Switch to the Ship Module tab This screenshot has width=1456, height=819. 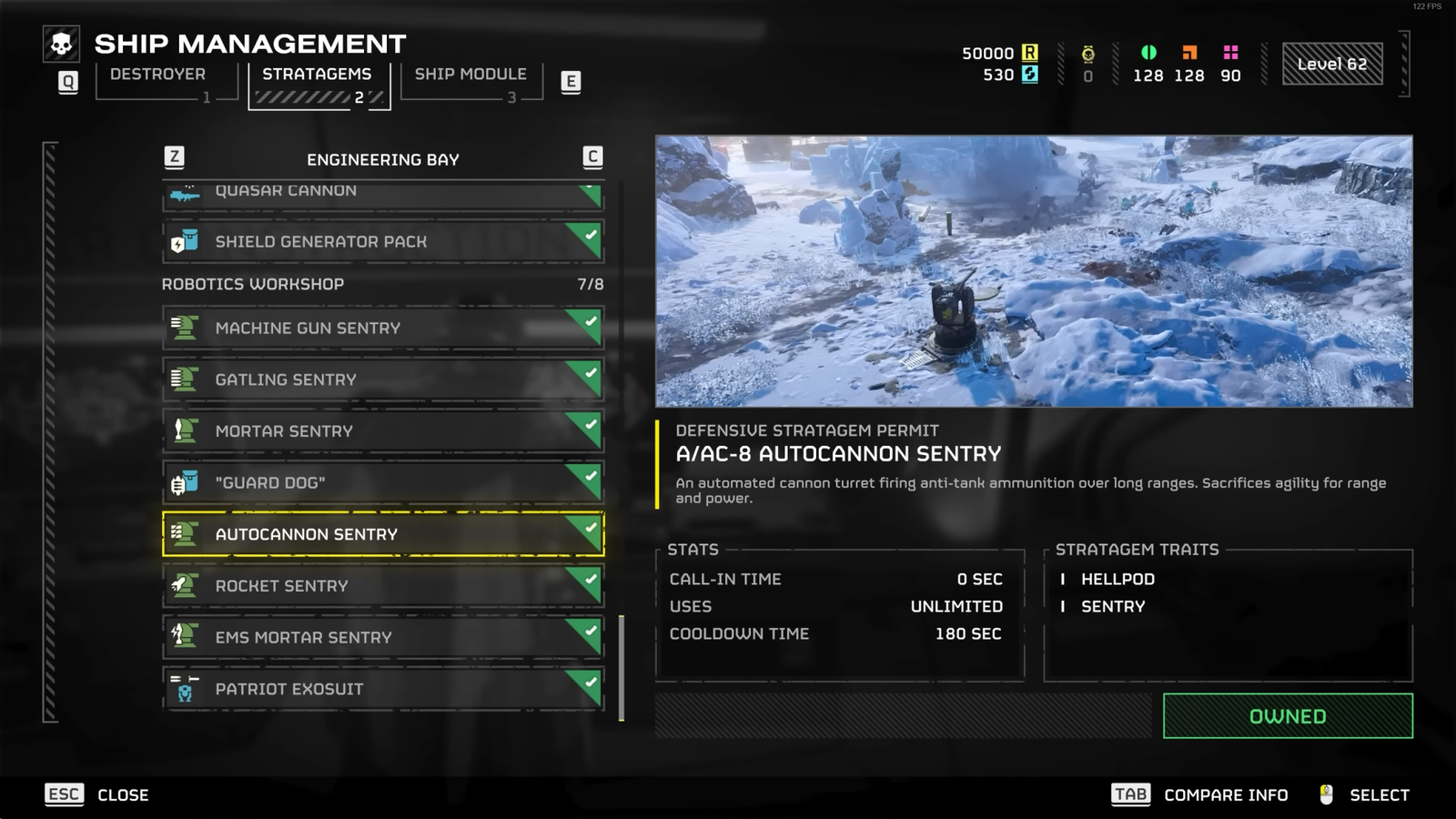coord(470,74)
